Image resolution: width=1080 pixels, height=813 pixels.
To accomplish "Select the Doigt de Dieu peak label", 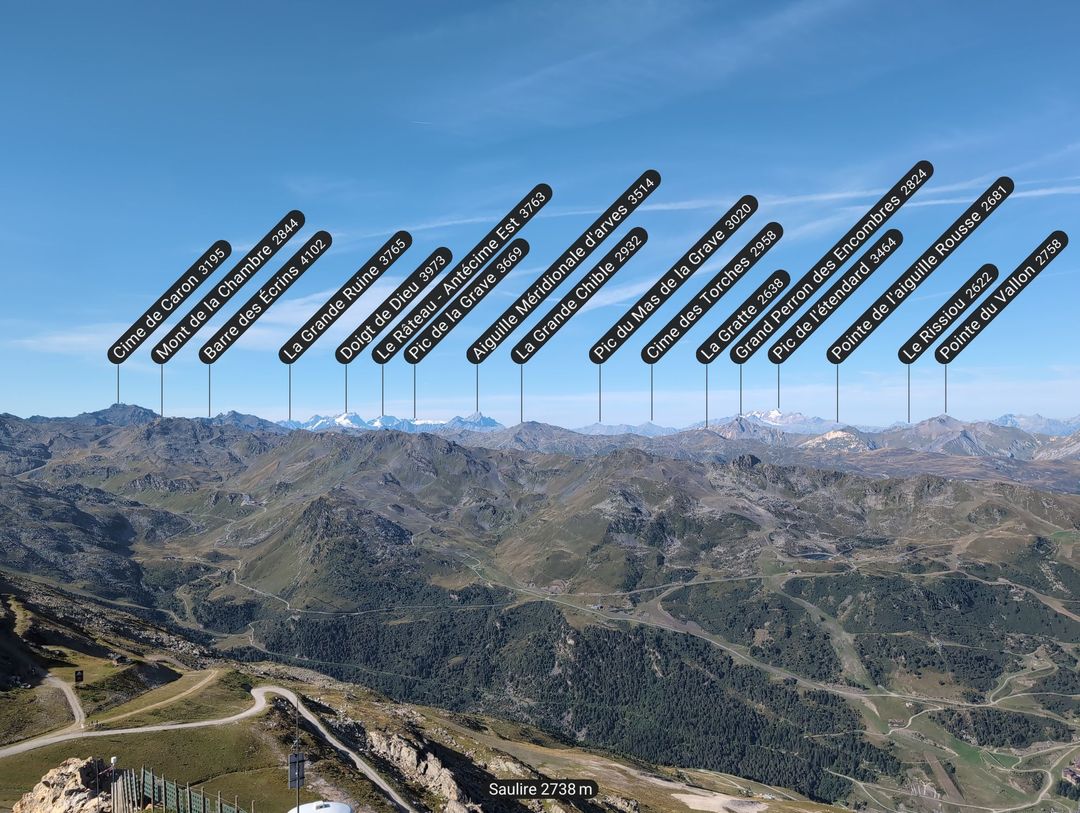I will (x=393, y=305).
